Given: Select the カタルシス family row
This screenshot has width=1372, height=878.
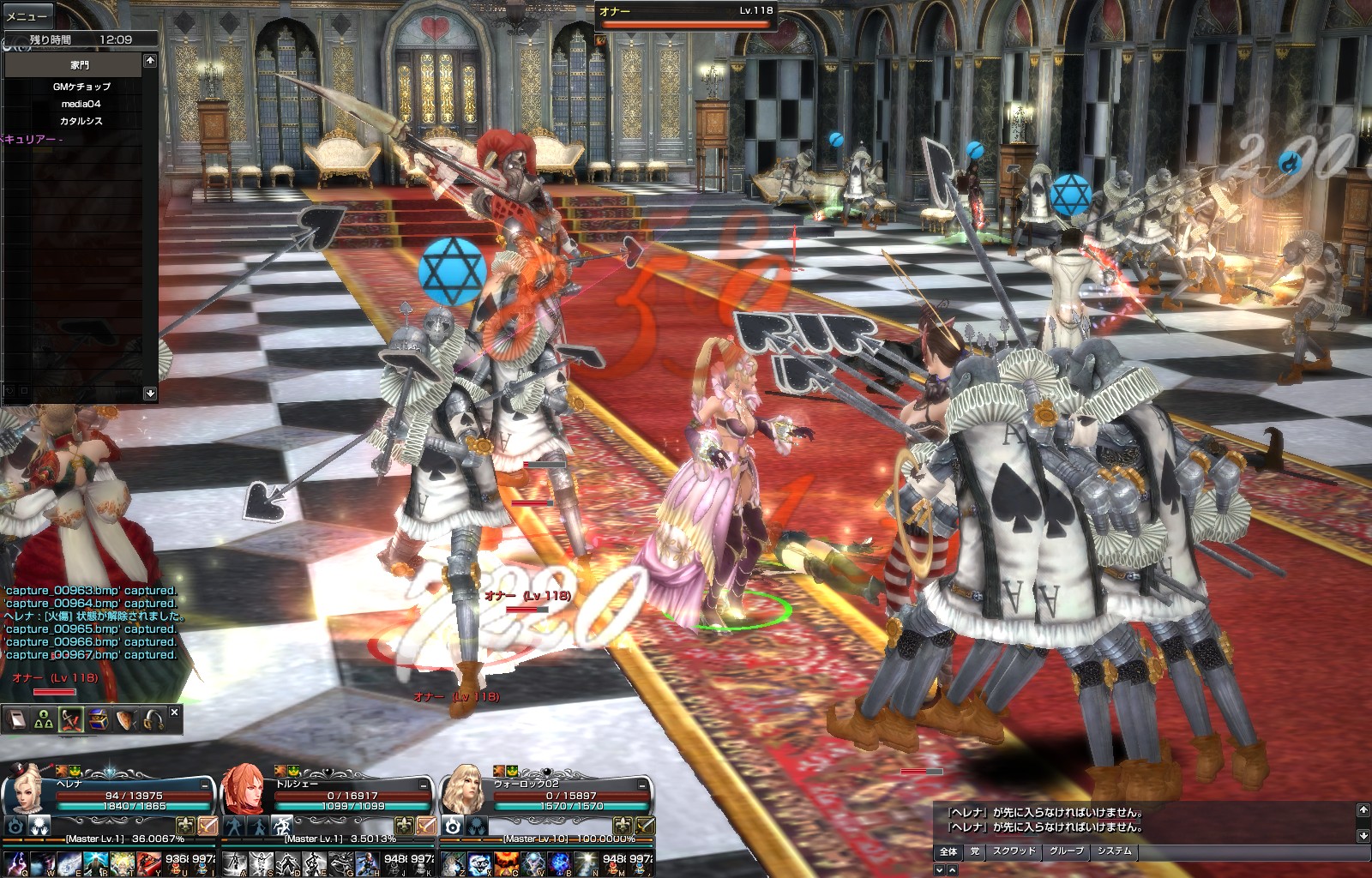Looking at the screenshot, I should (x=81, y=121).
